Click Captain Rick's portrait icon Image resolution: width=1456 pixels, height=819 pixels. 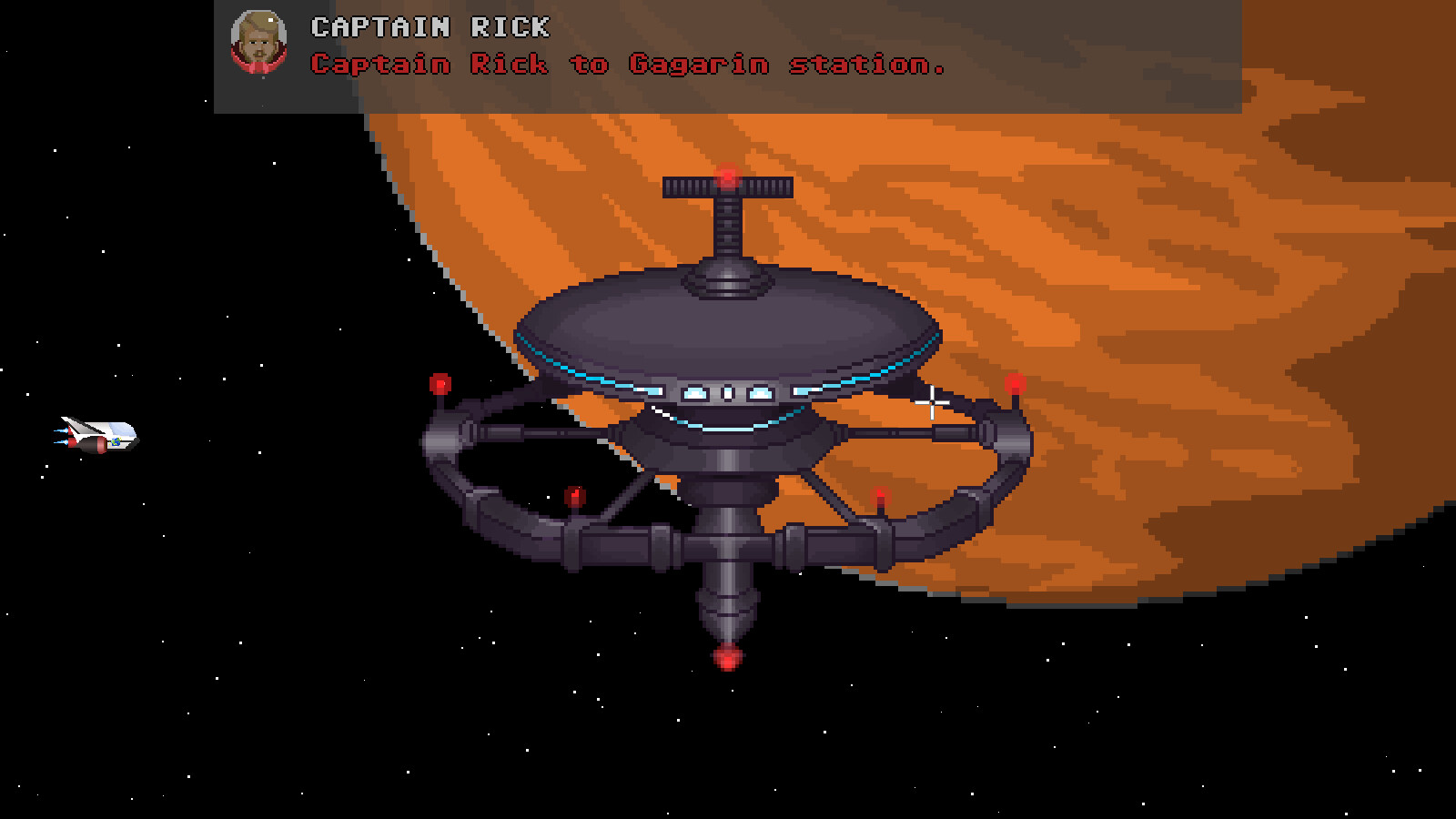pos(258,44)
